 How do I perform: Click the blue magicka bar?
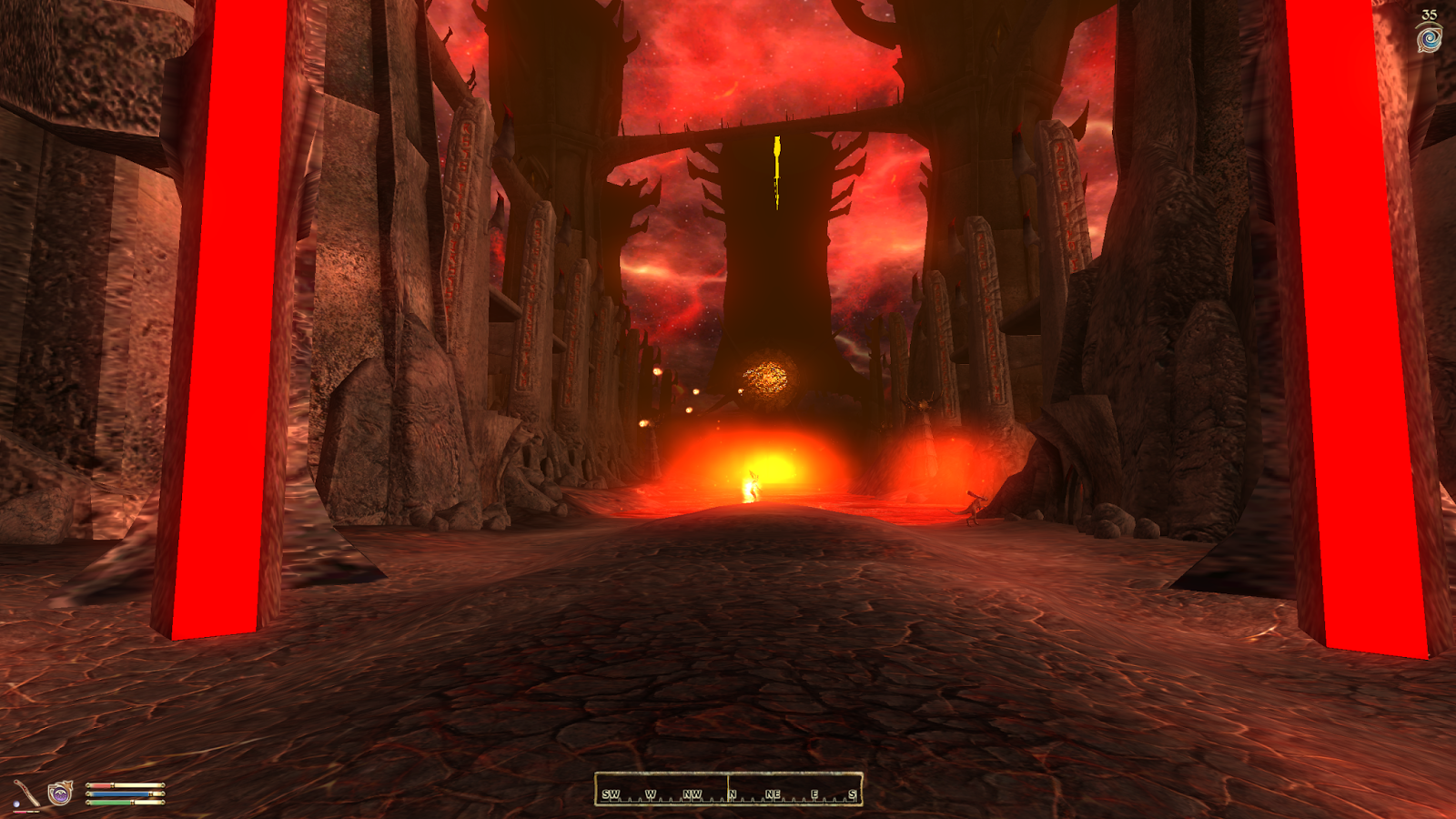pyautogui.click(x=118, y=794)
